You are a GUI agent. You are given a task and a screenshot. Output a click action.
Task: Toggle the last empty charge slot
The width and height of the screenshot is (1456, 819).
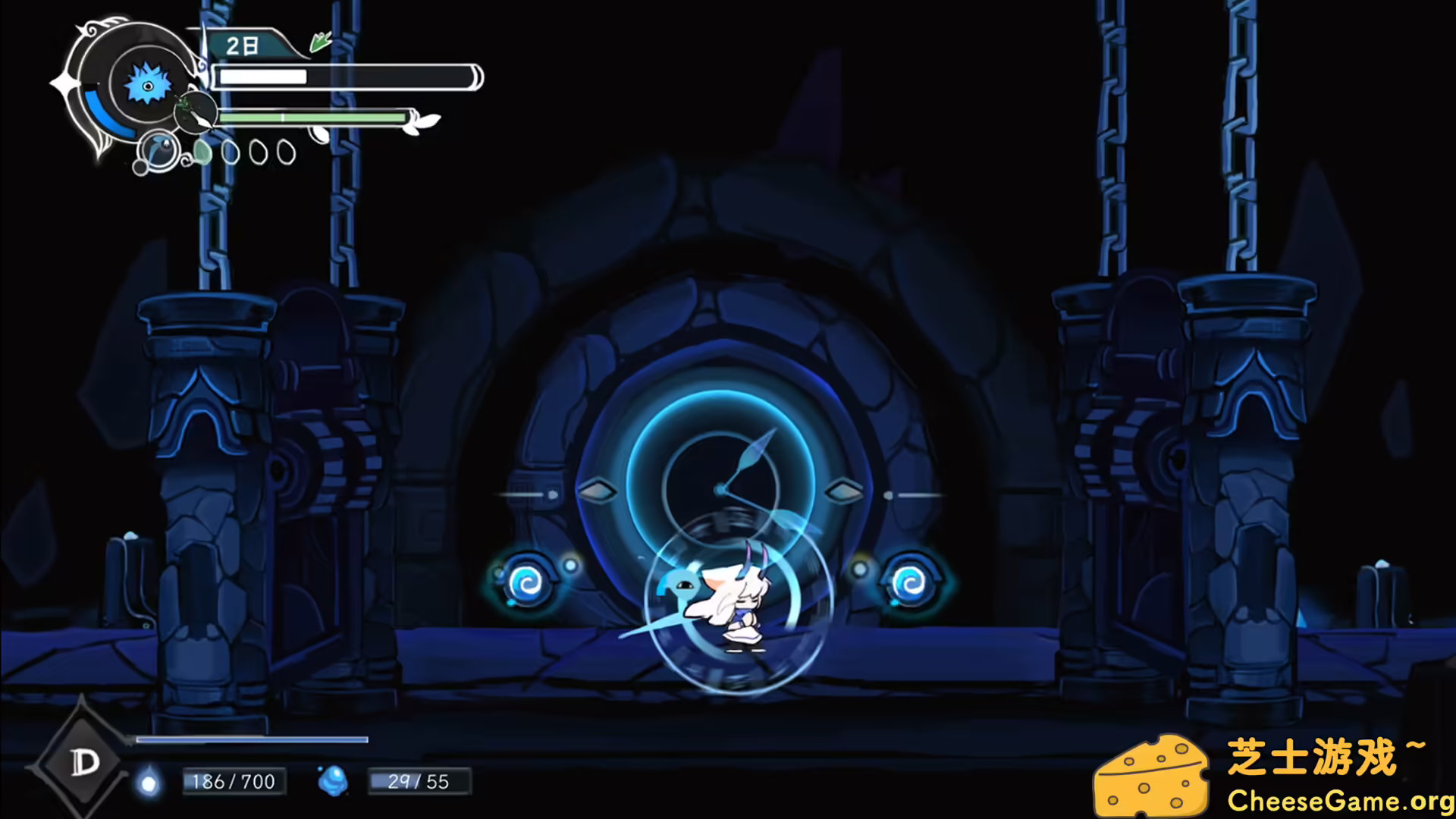(x=285, y=152)
